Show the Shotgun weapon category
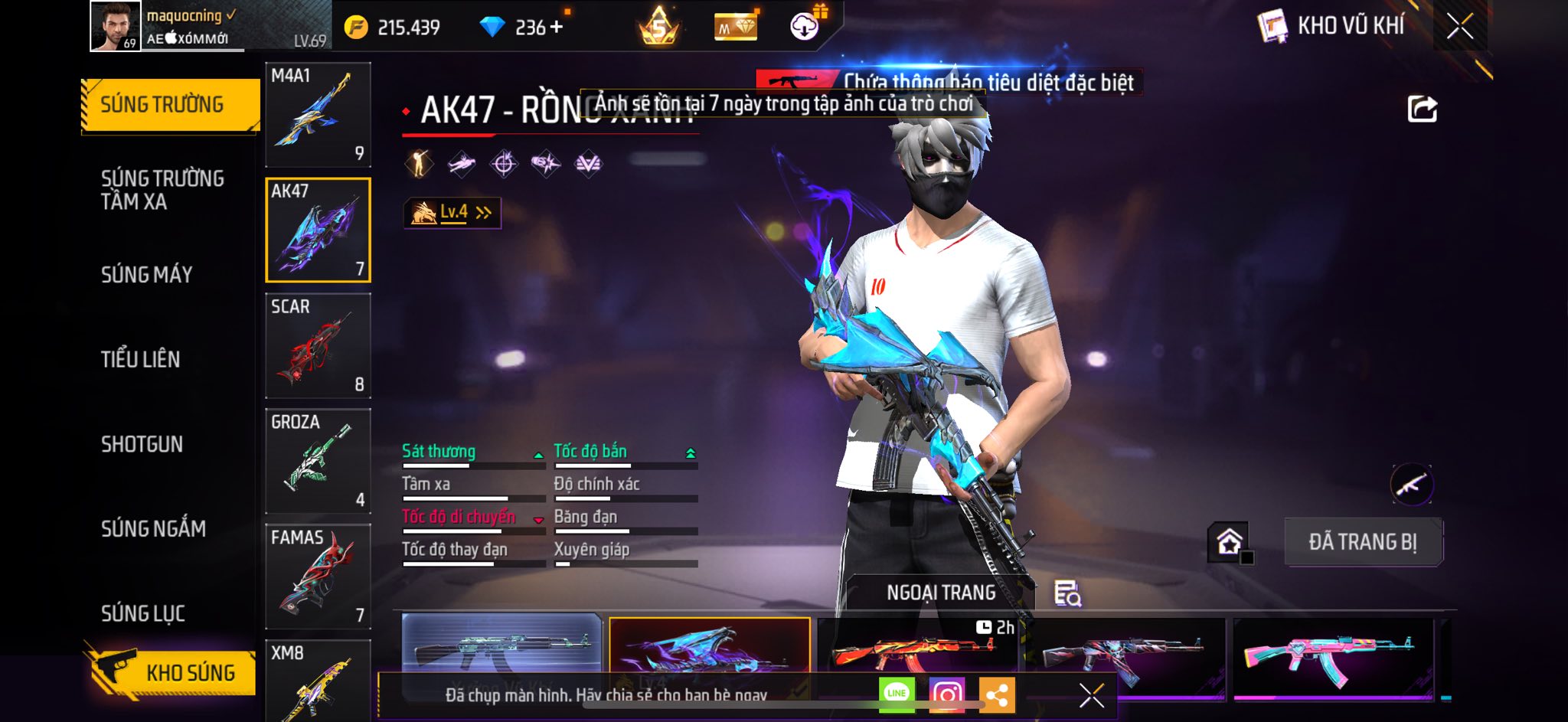The image size is (1568, 722). (x=142, y=444)
